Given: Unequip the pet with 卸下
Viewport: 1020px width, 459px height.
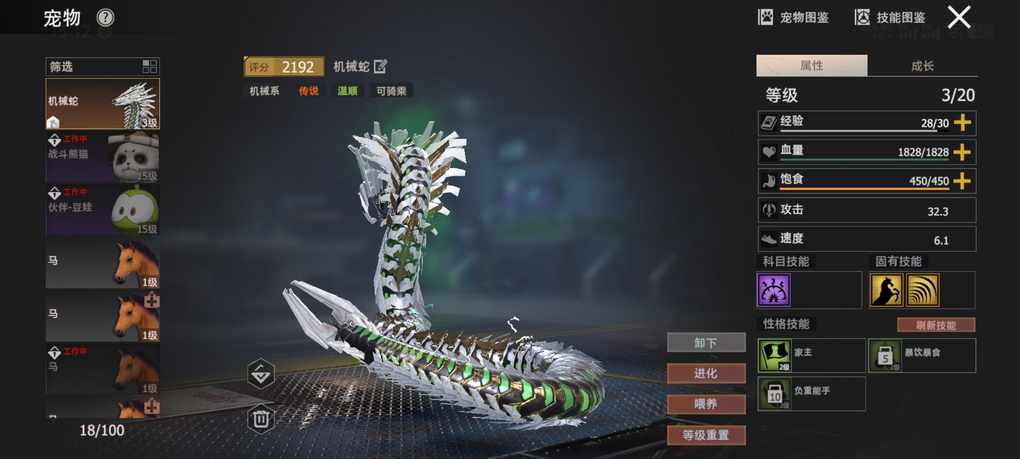Looking at the screenshot, I should click(x=706, y=343).
